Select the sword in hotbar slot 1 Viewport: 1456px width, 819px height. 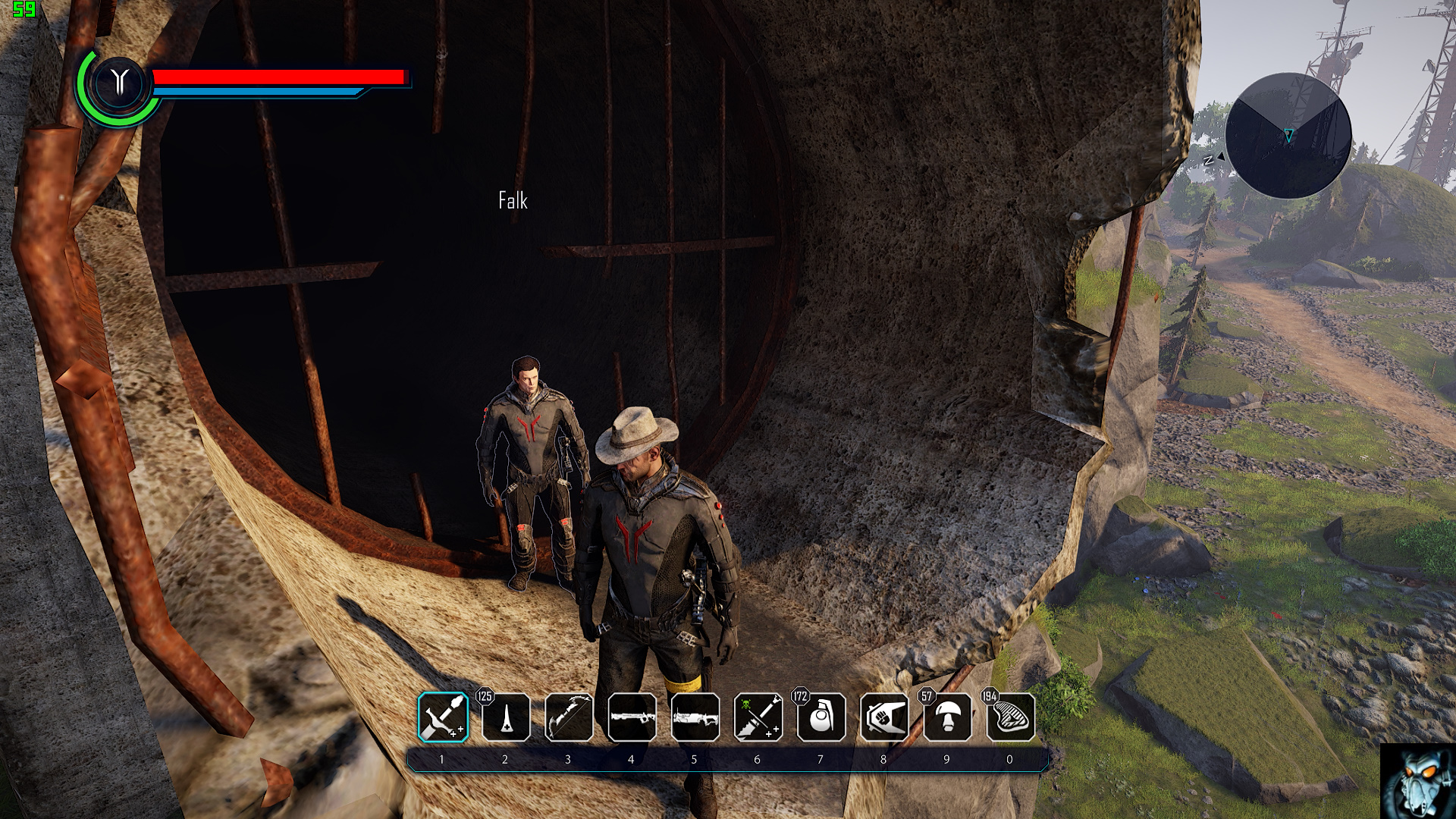tap(443, 717)
